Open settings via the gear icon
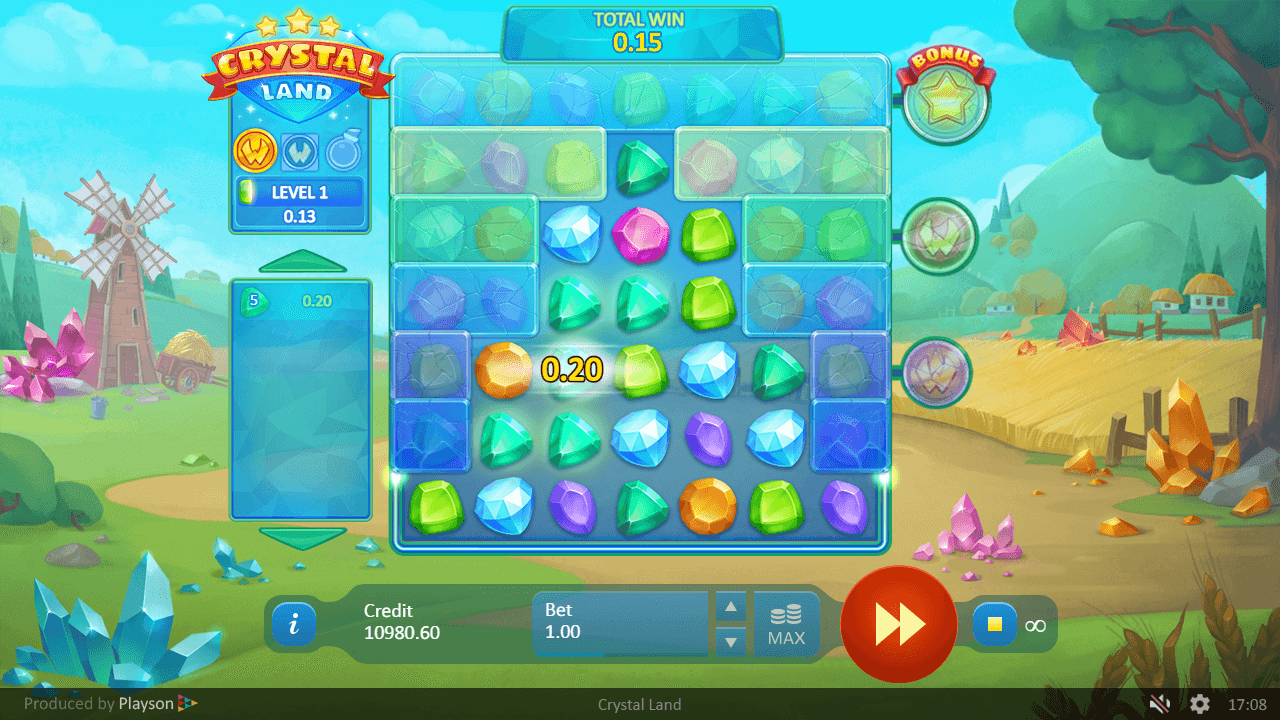Image resolution: width=1280 pixels, height=720 pixels. click(1199, 704)
